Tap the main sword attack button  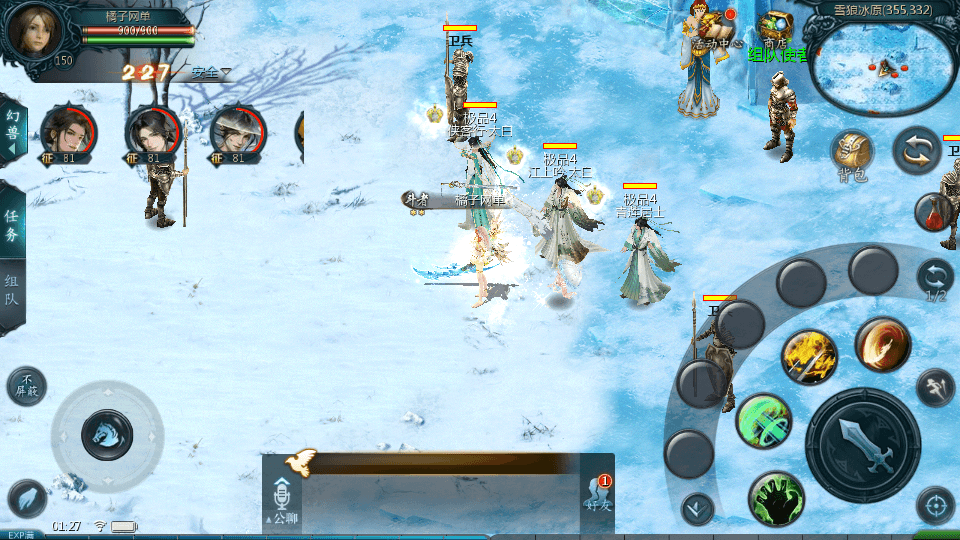(862, 444)
